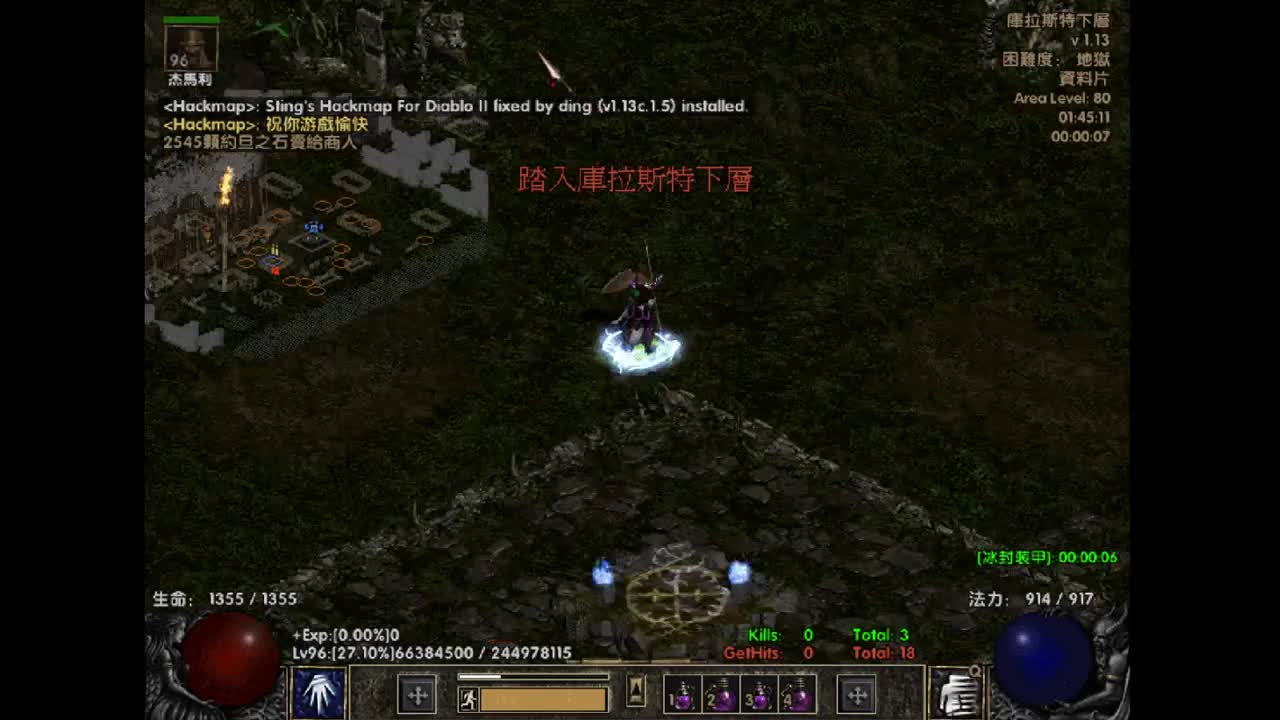Click the blue mana globe

point(1042,660)
